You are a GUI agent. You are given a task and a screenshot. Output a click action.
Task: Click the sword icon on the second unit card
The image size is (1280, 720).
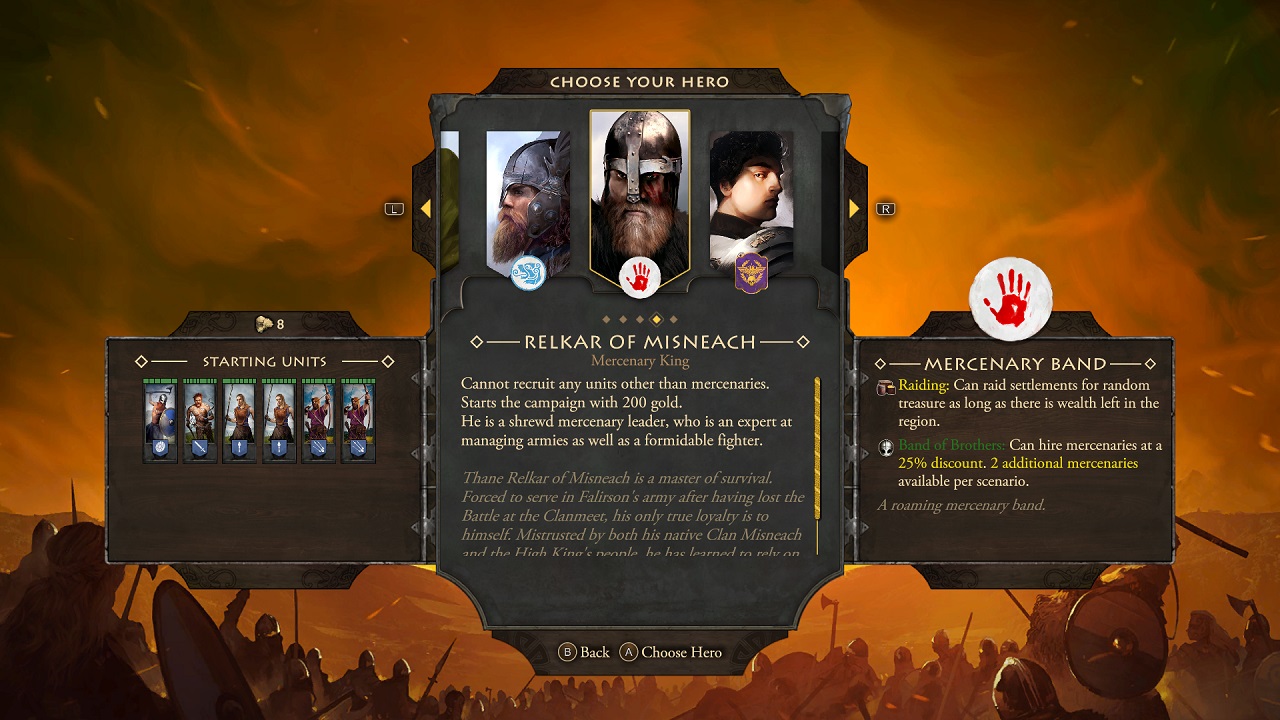(200, 447)
